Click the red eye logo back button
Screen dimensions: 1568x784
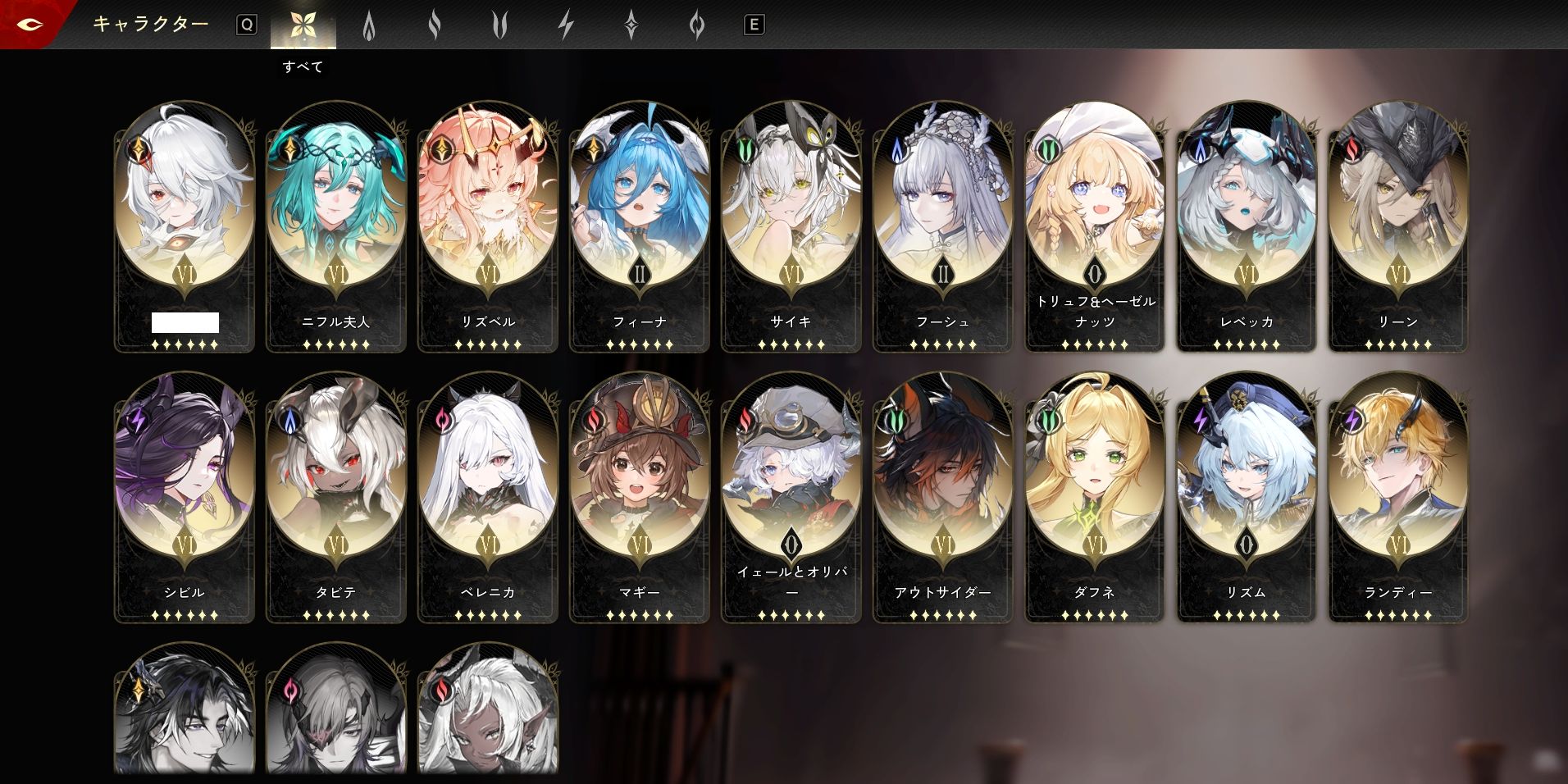point(30,25)
